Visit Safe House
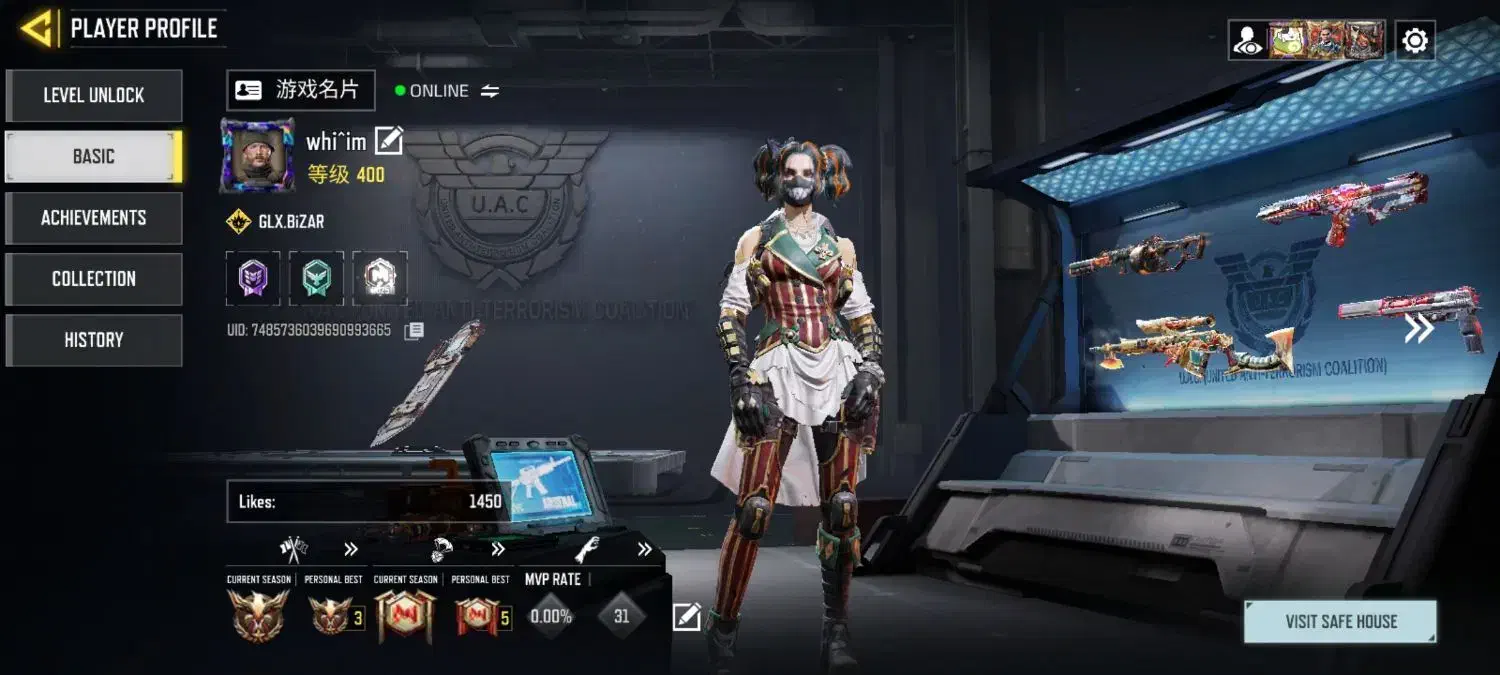The width and height of the screenshot is (1500, 675). [x=1340, y=621]
